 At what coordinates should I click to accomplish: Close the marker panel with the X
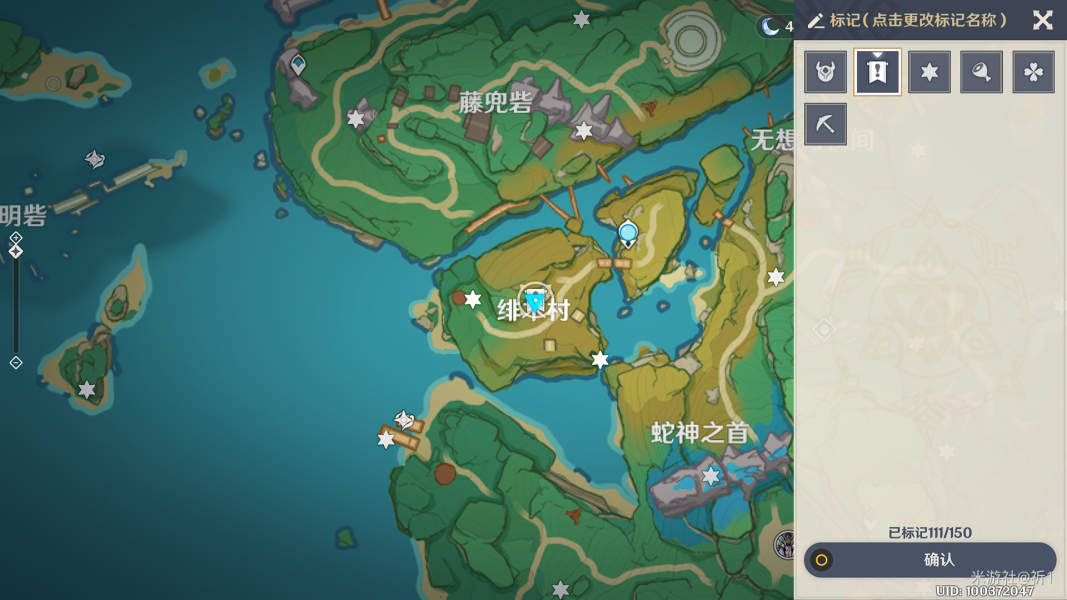[1042, 20]
